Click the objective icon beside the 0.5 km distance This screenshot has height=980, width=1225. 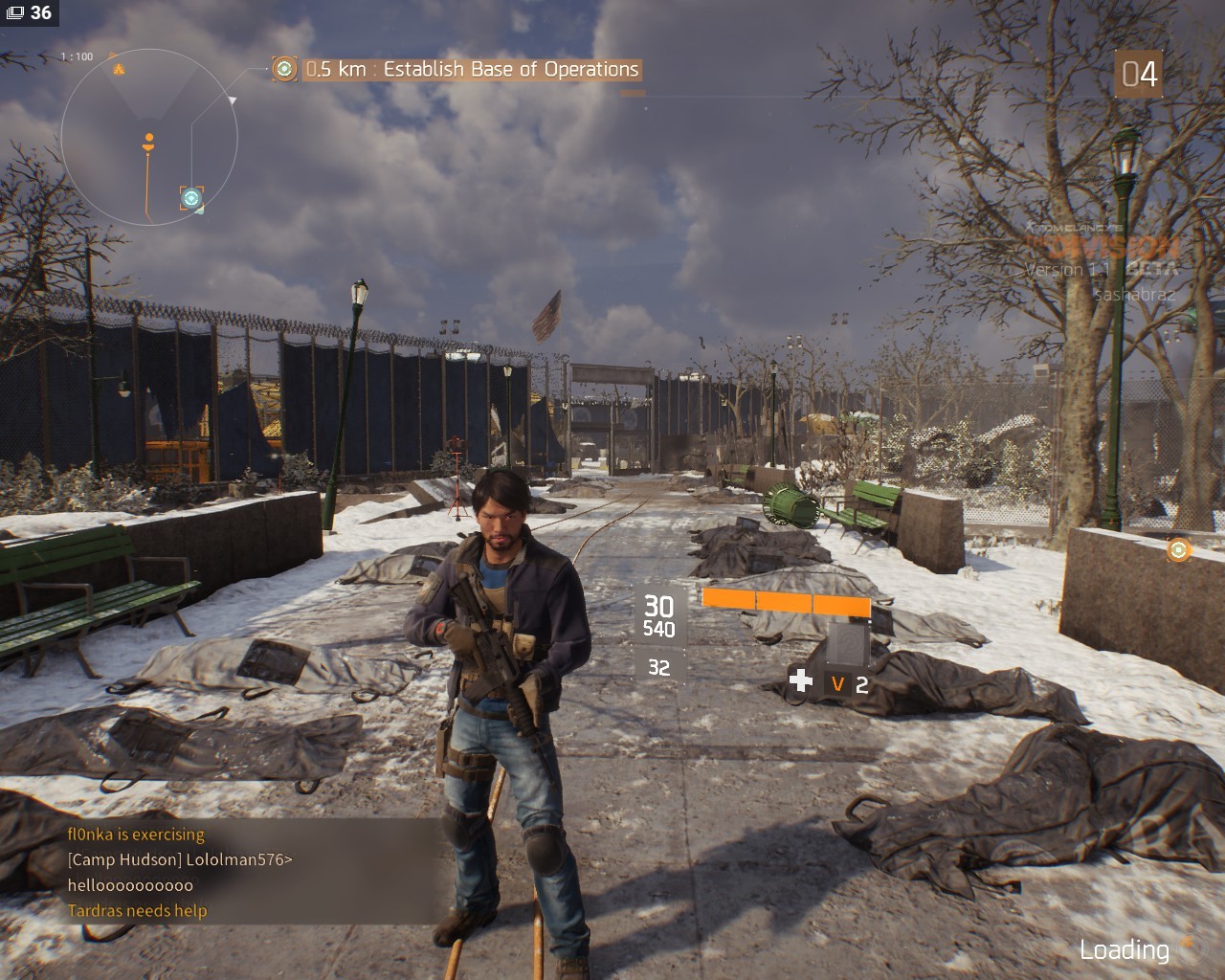tap(284, 69)
